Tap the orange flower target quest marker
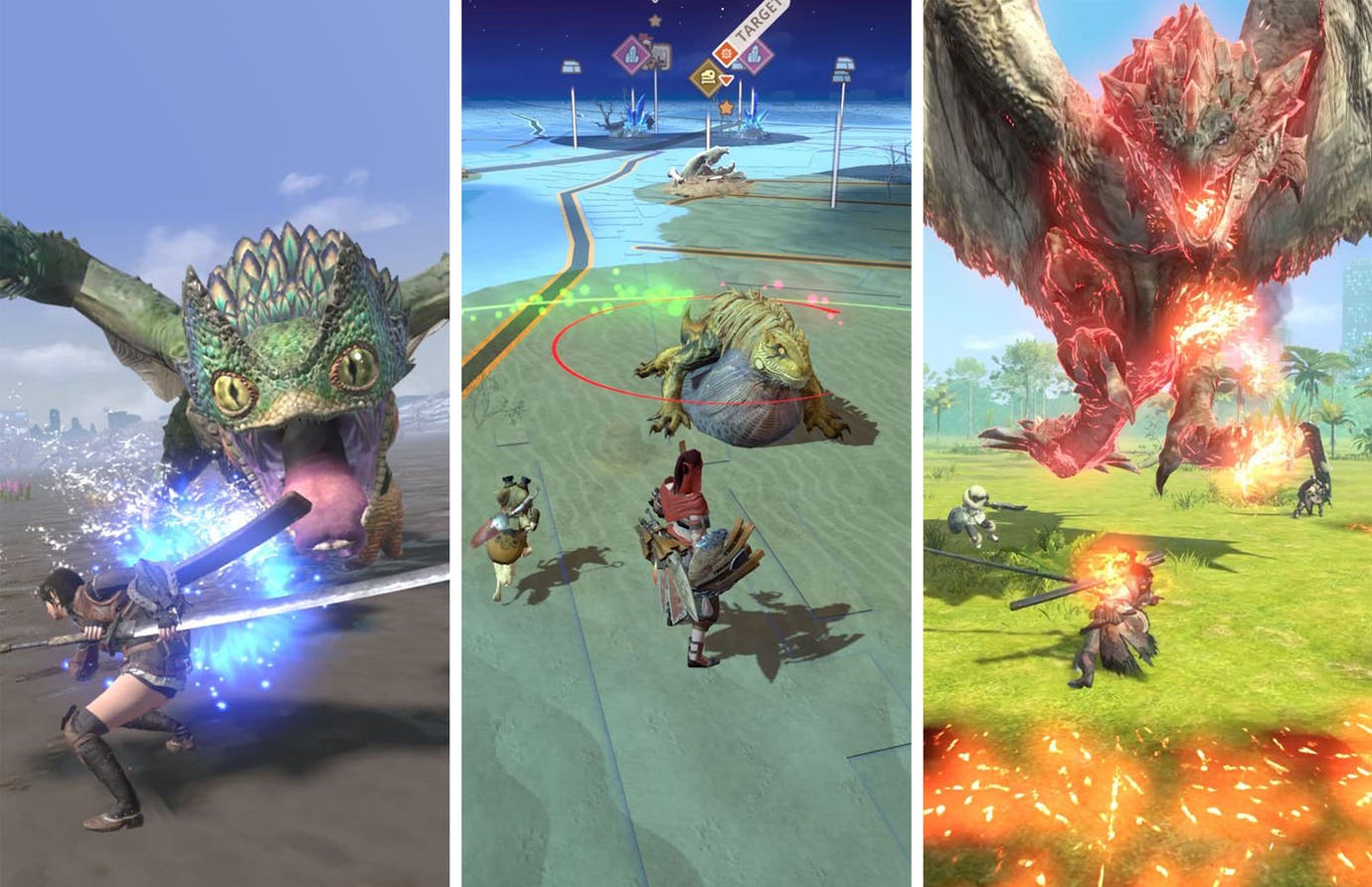 click(x=726, y=53)
